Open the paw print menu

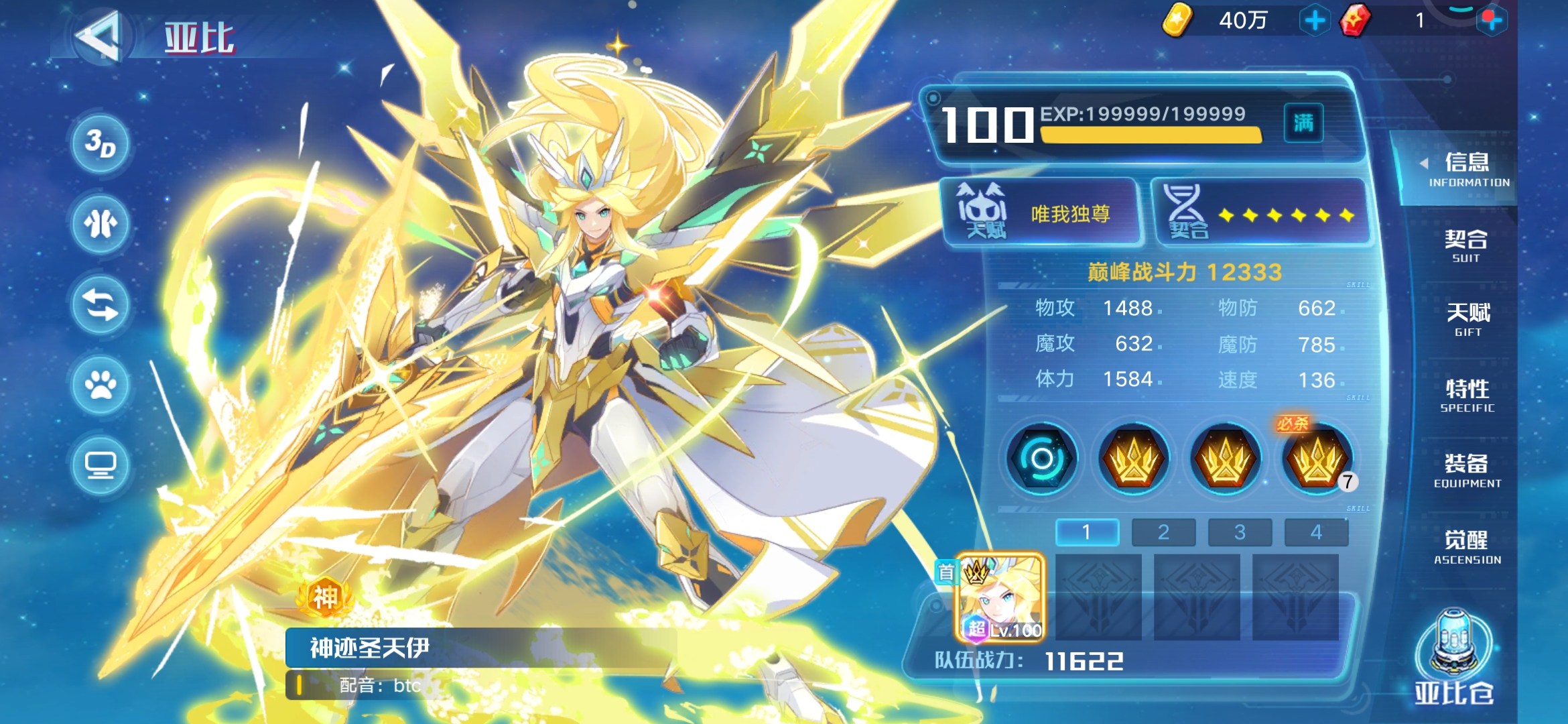pos(101,385)
